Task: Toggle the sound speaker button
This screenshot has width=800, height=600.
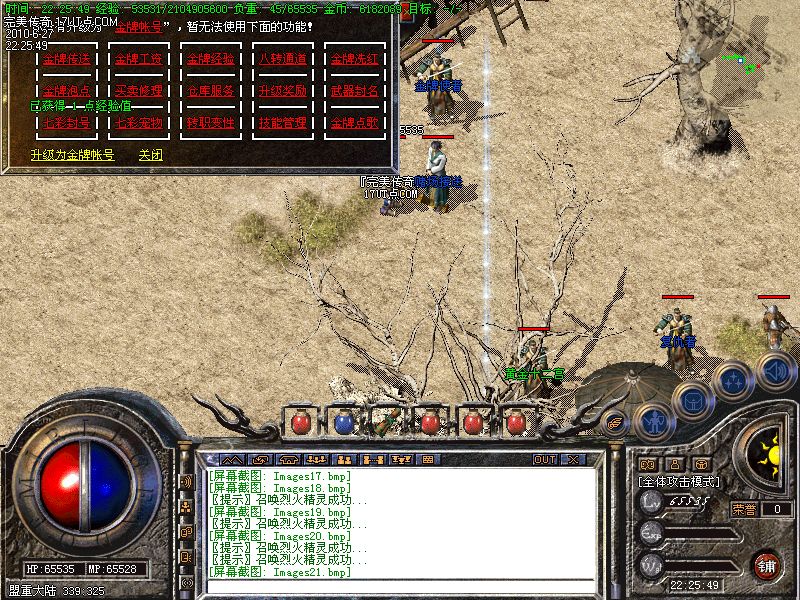Action: (x=775, y=371)
